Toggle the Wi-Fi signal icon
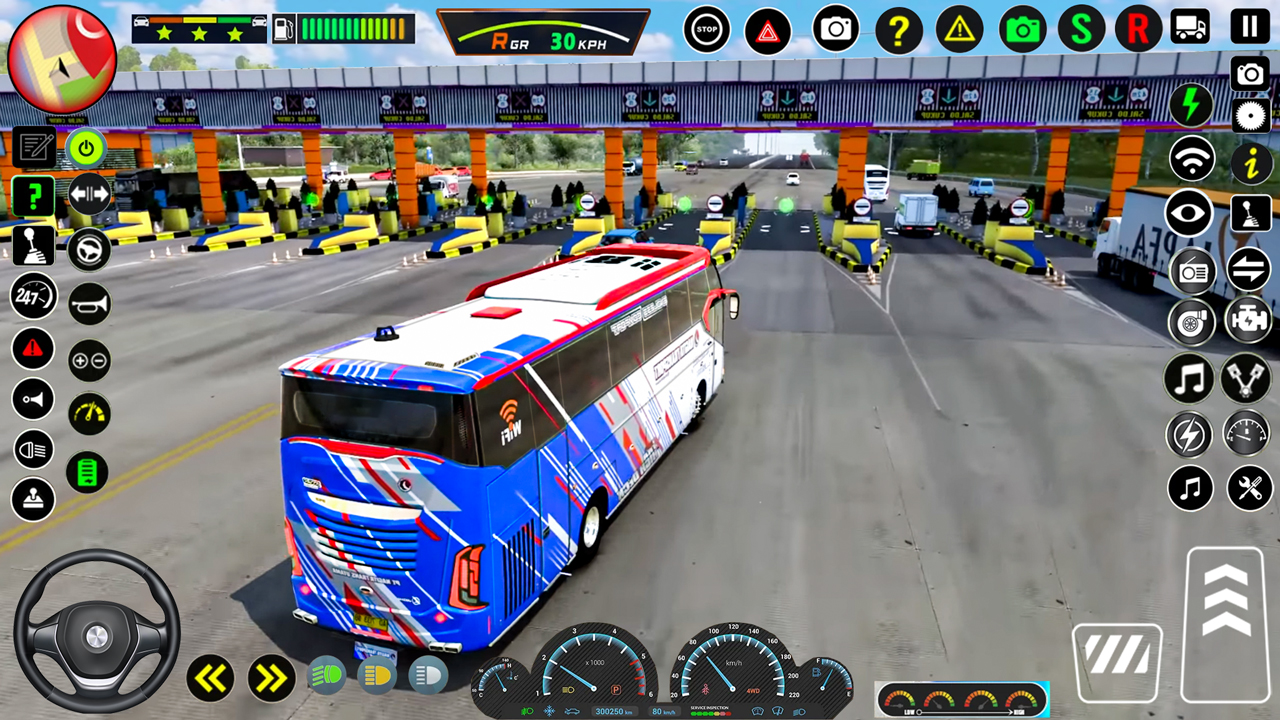This screenshot has height=720, width=1280. 1192,159
